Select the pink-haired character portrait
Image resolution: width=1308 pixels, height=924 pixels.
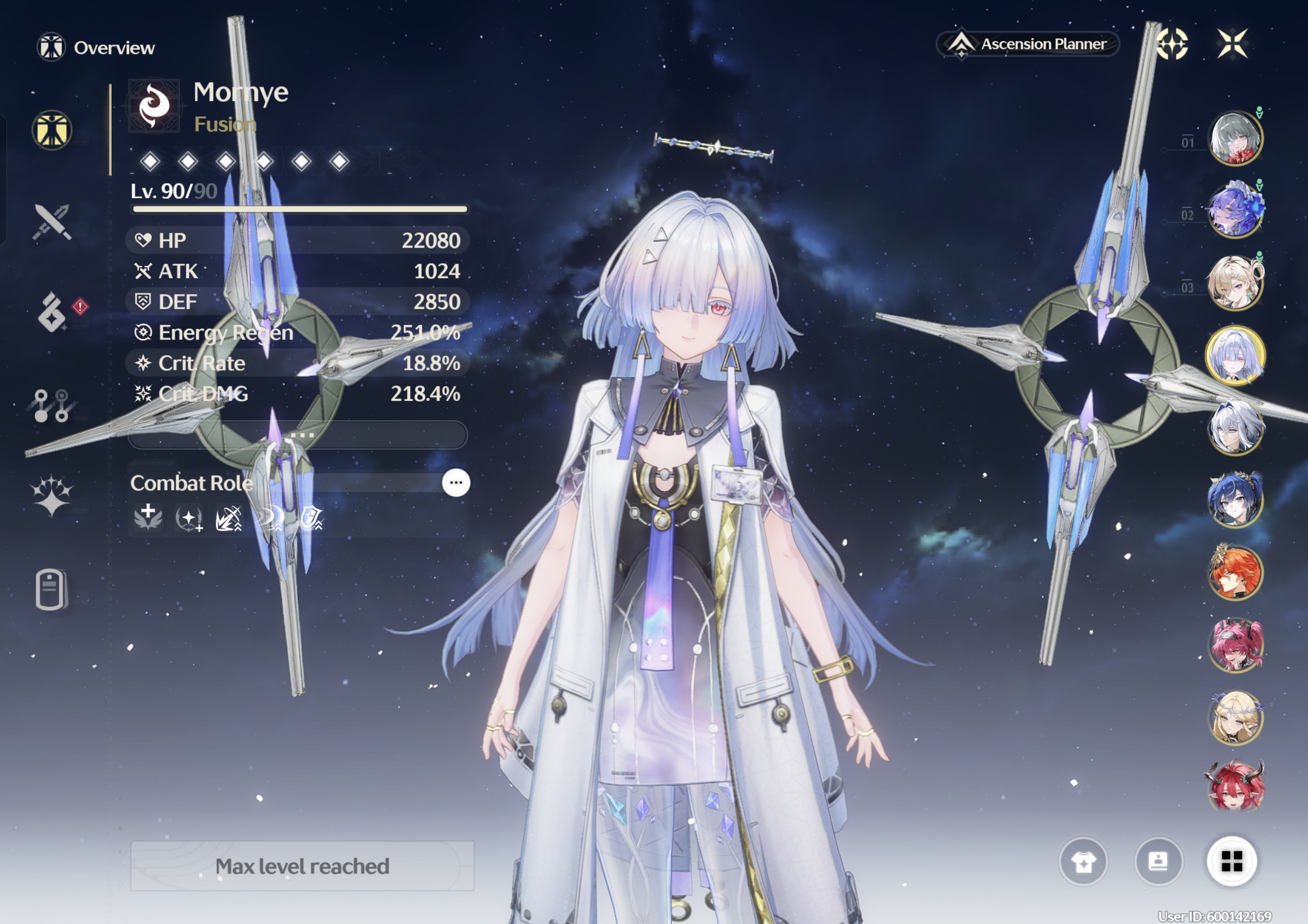pyautogui.click(x=1235, y=645)
